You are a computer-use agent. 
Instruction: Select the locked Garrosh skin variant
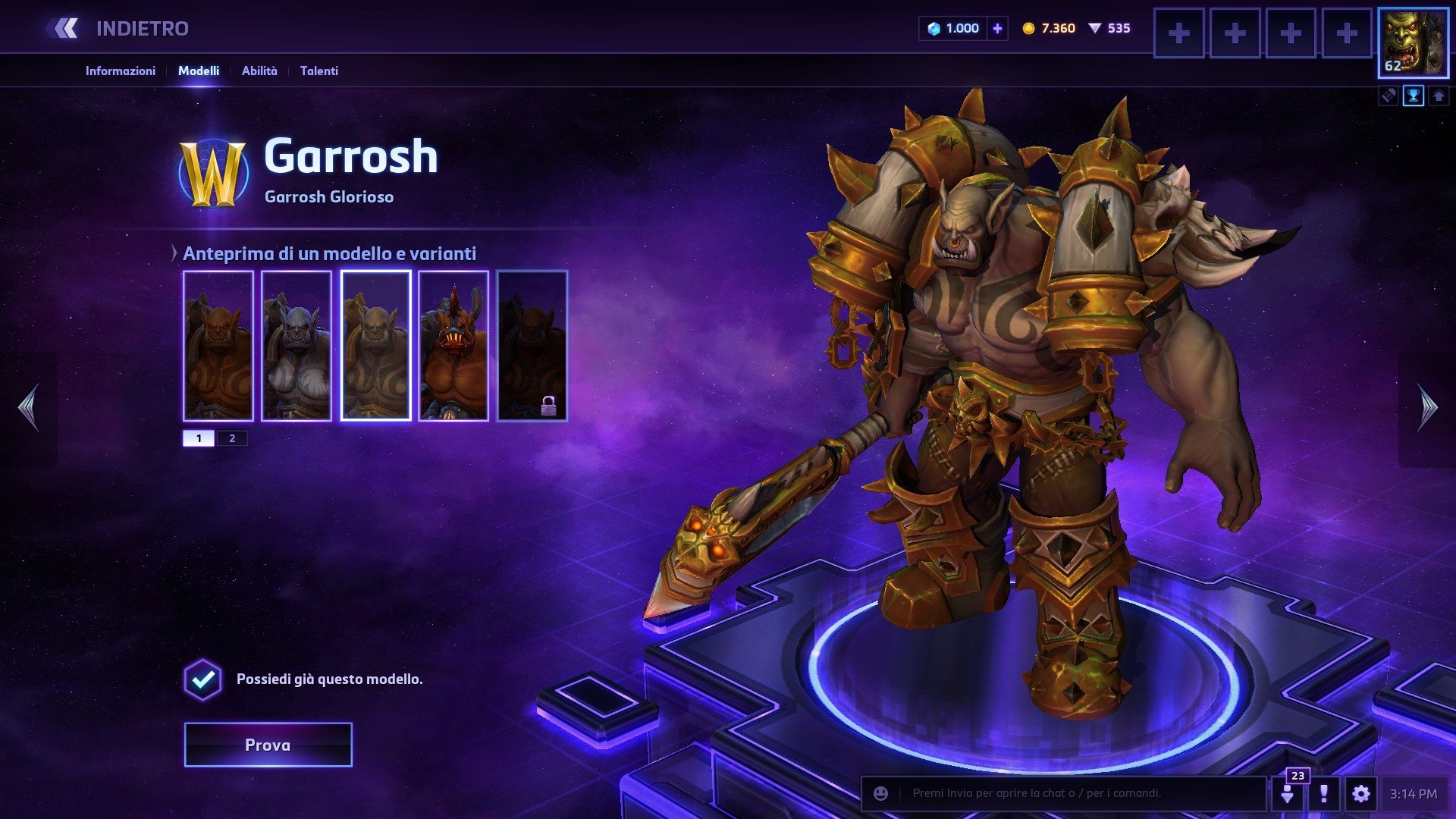[x=532, y=345]
